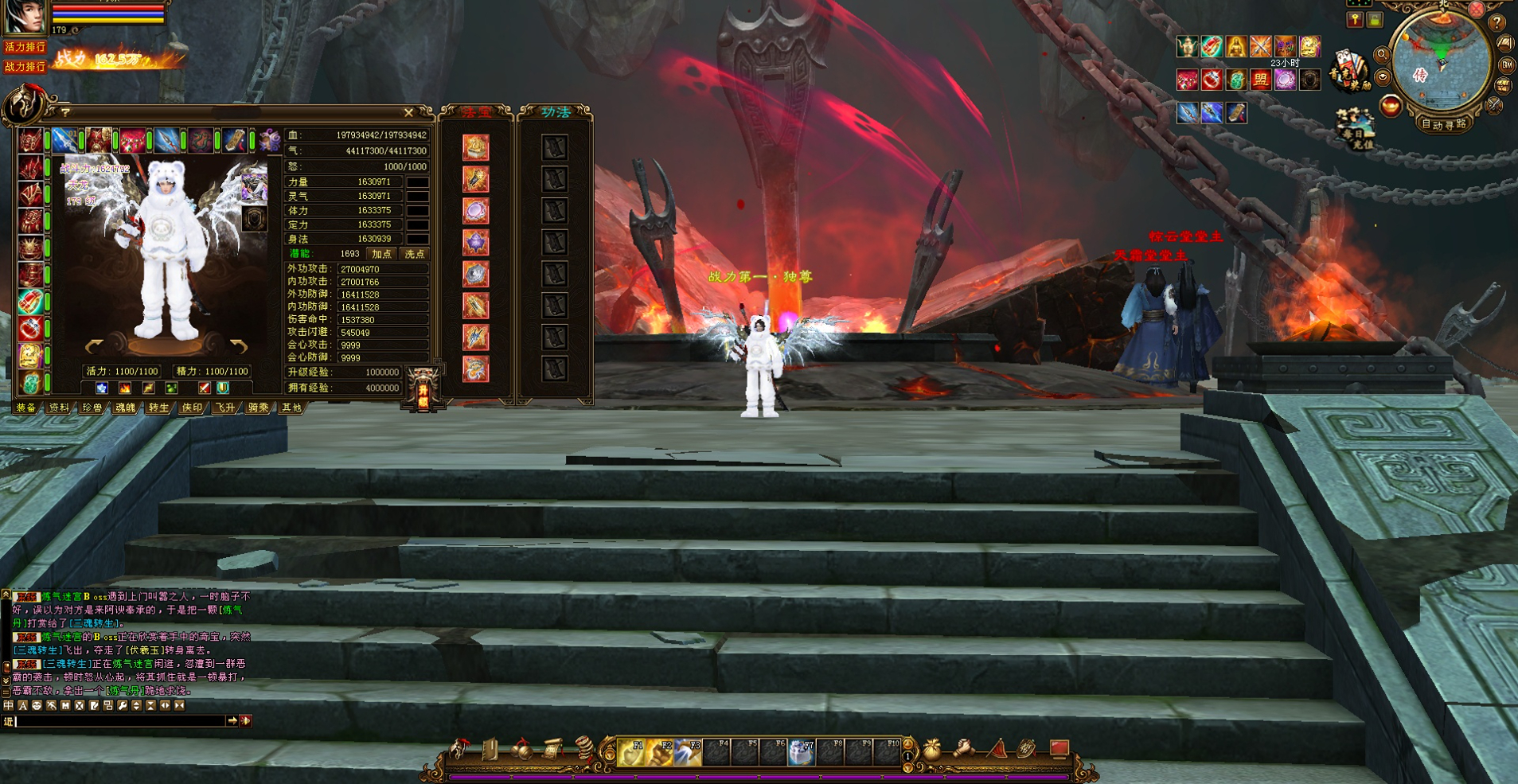This screenshot has width=1518, height=784.
Task: Activate the F2 fist skill
Action: point(661,751)
